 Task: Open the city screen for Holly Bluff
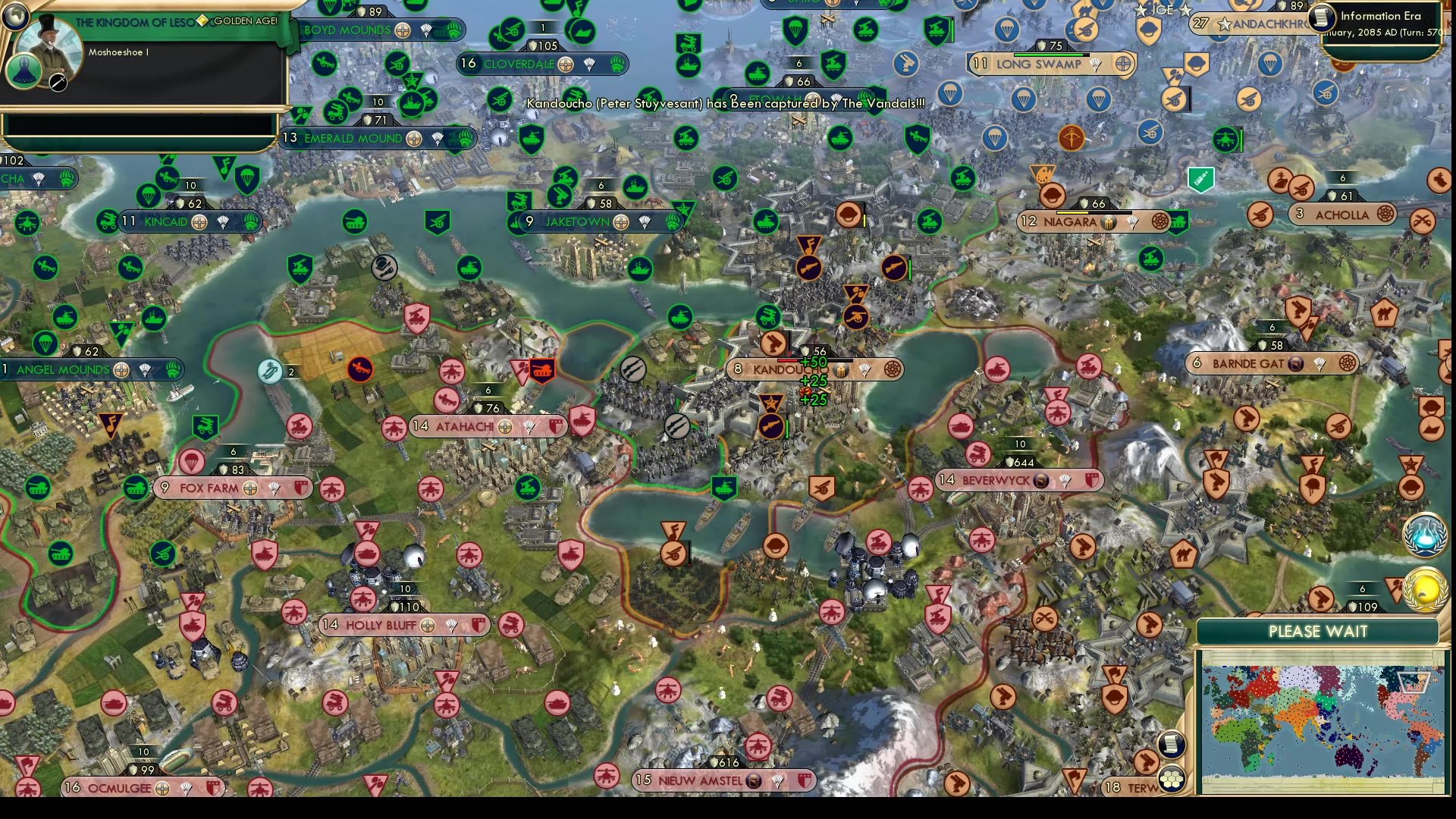(387, 626)
